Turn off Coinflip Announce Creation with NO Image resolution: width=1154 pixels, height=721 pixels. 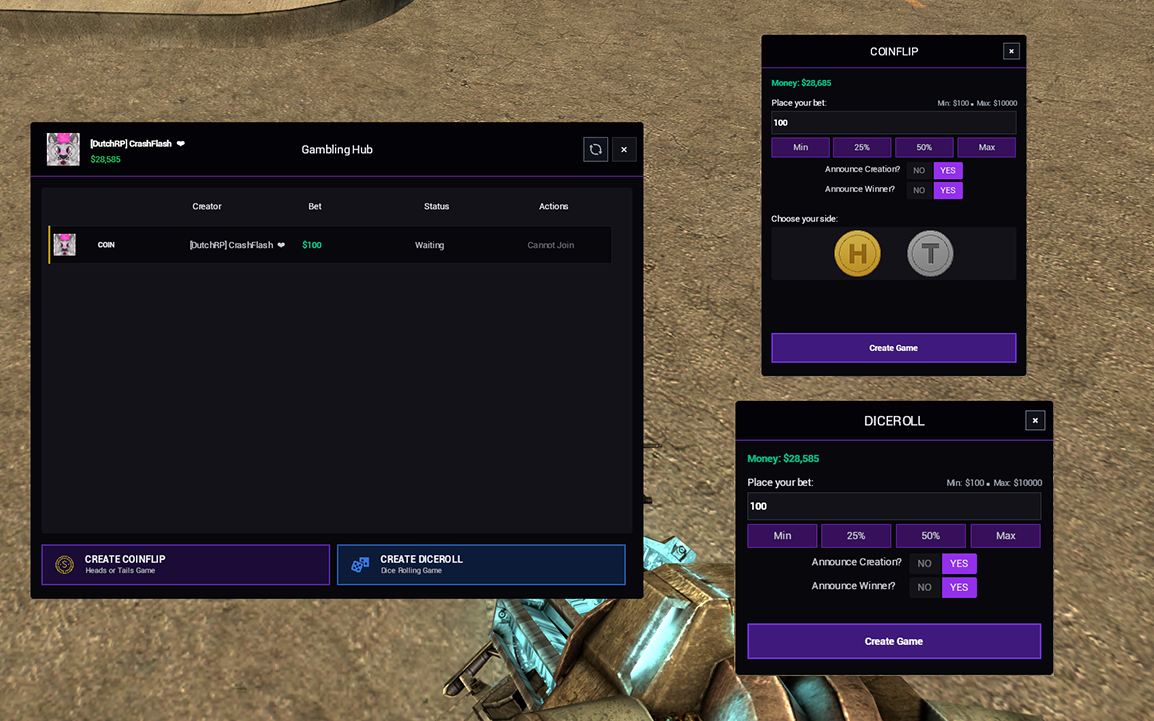point(919,170)
